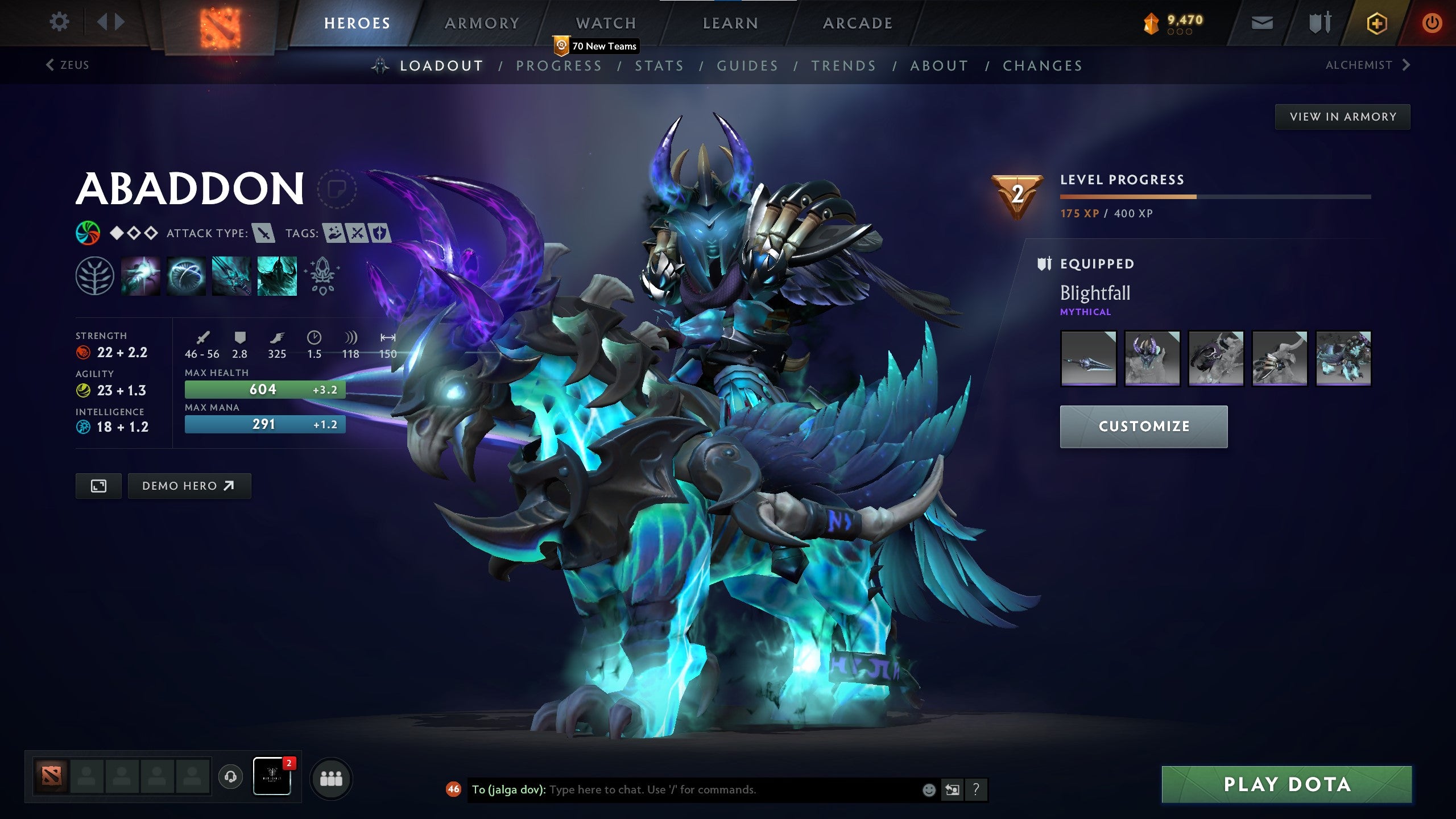1456x819 pixels.
Task: Switch to the GUIDES tab
Action: pyautogui.click(x=747, y=65)
